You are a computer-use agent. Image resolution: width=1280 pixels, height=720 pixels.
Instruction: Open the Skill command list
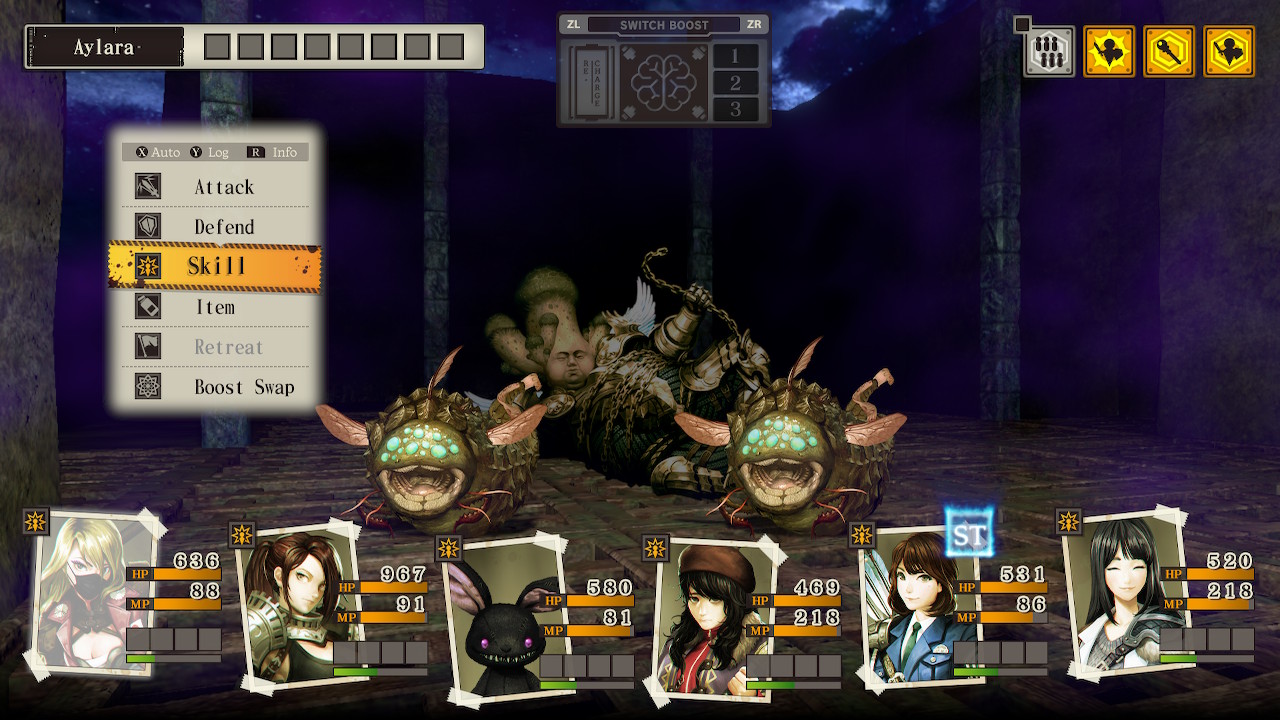(x=216, y=266)
